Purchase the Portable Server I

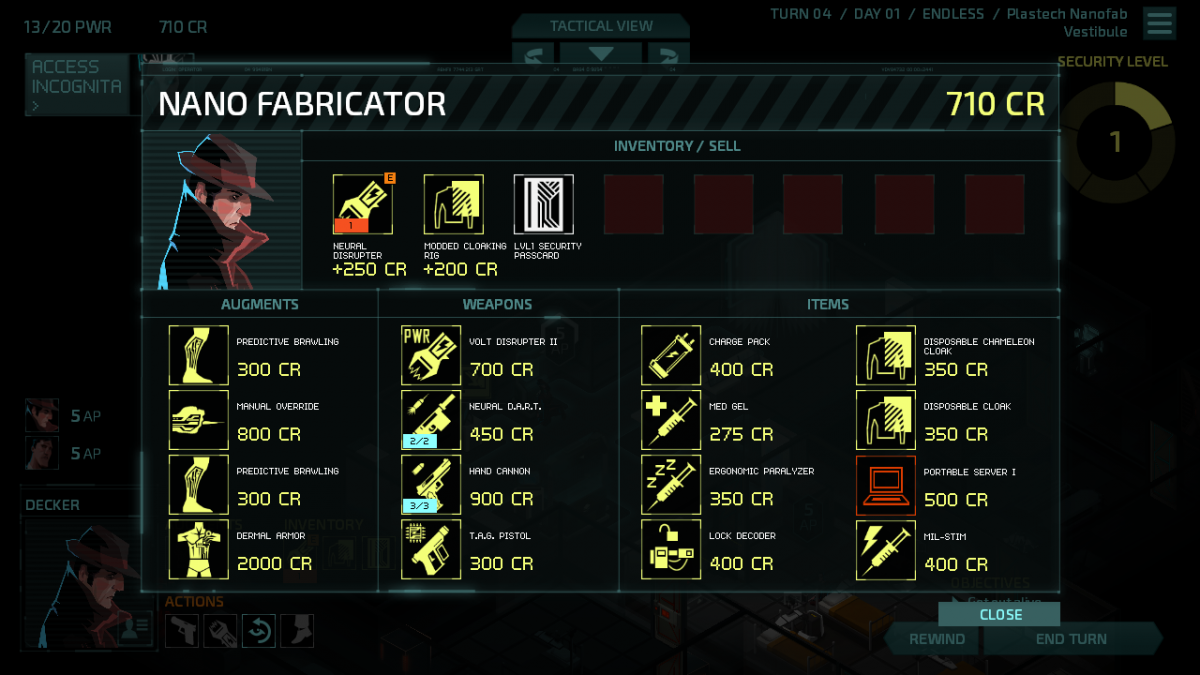click(x=886, y=485)
